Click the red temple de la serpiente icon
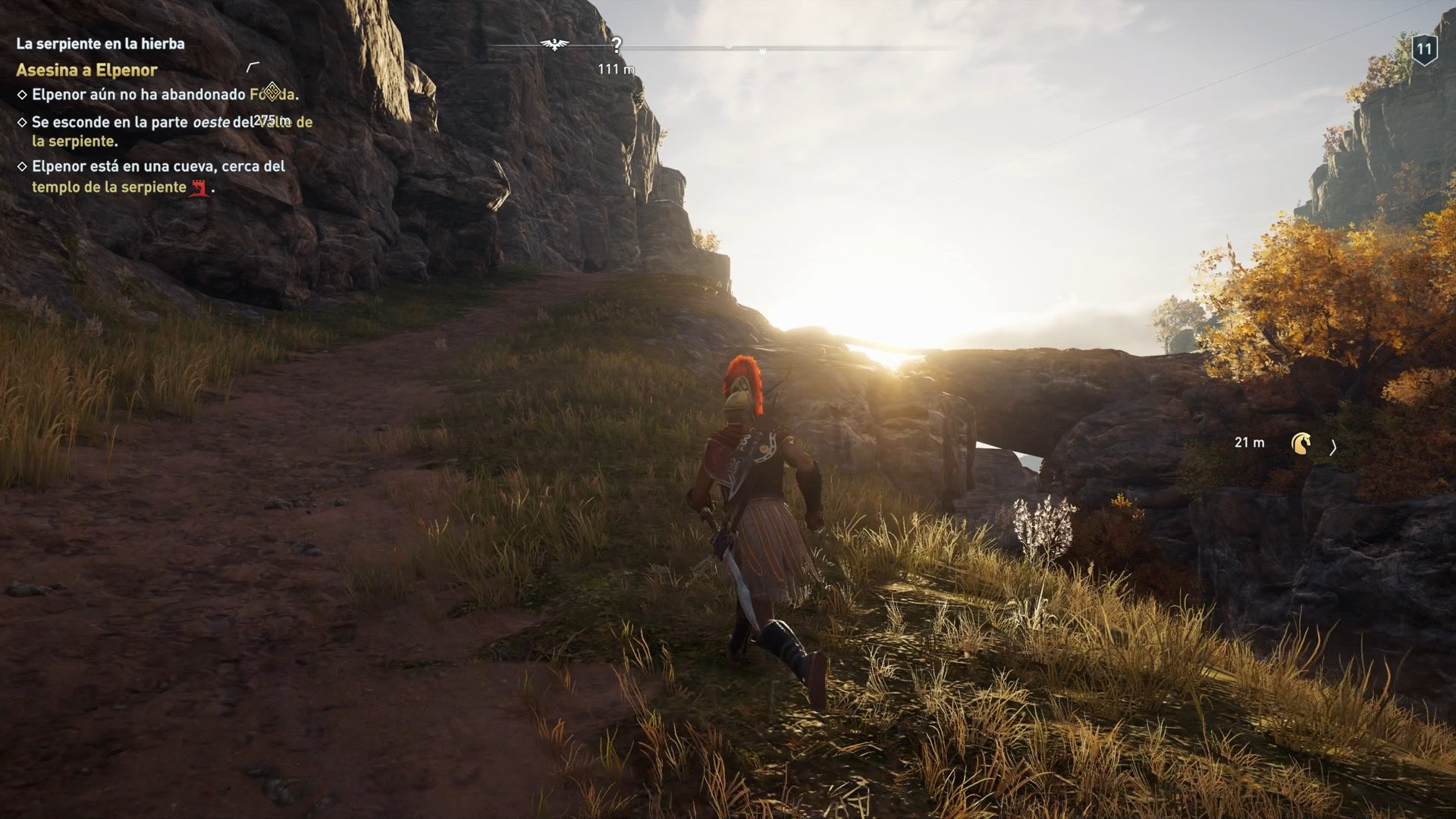Screen dimensions: 1456x819 [199, 189]
